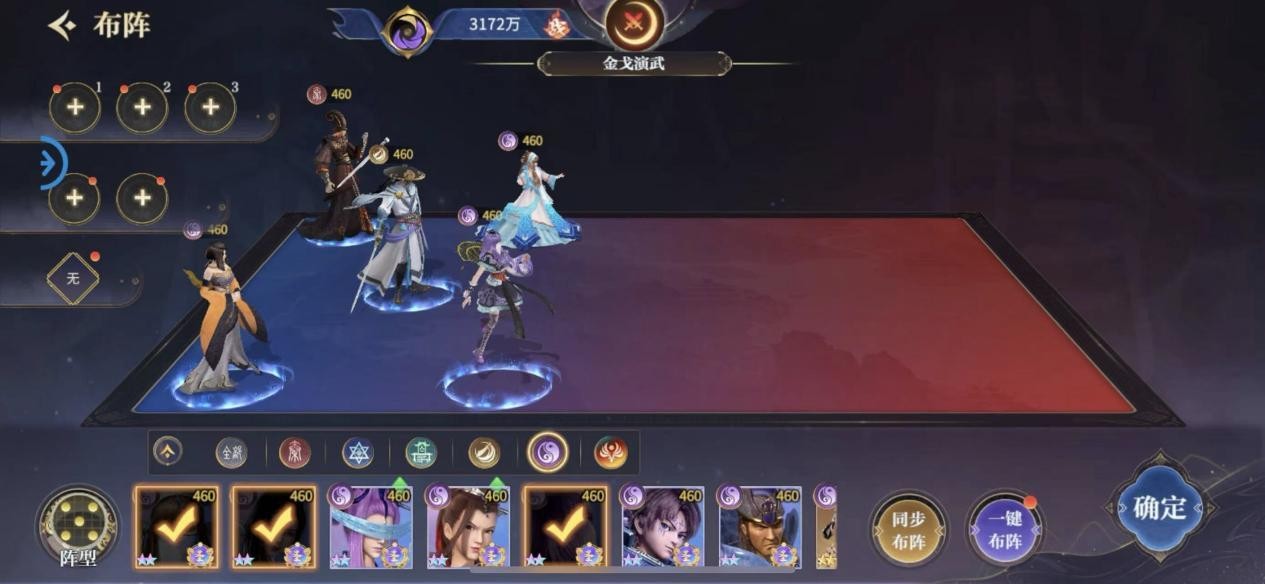The image size is (1265, 584).
Task: Select the purple-haired male hero card
Action: point(662,527)
